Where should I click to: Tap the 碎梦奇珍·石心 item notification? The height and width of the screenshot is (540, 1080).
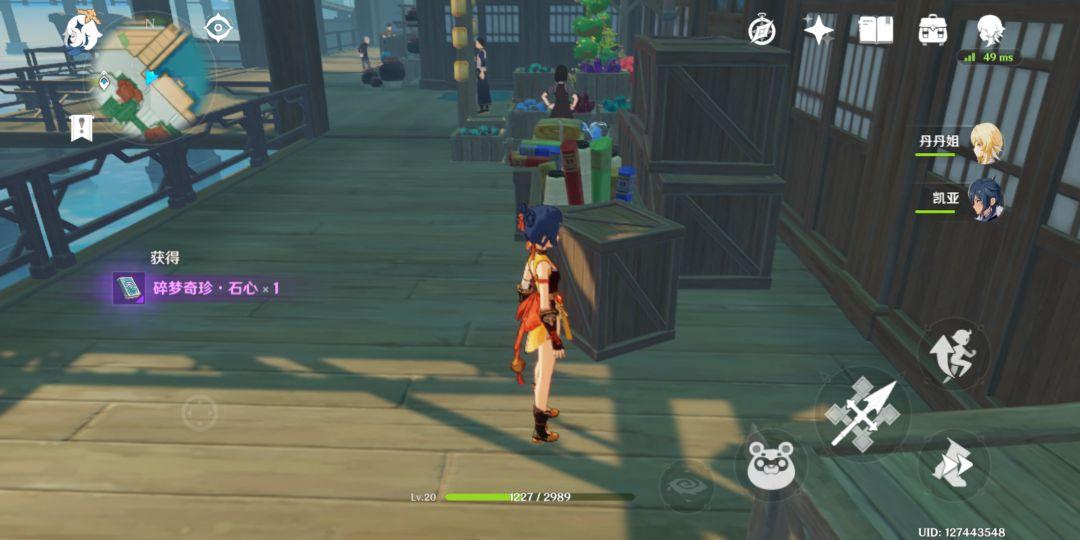tap(198, 288)
